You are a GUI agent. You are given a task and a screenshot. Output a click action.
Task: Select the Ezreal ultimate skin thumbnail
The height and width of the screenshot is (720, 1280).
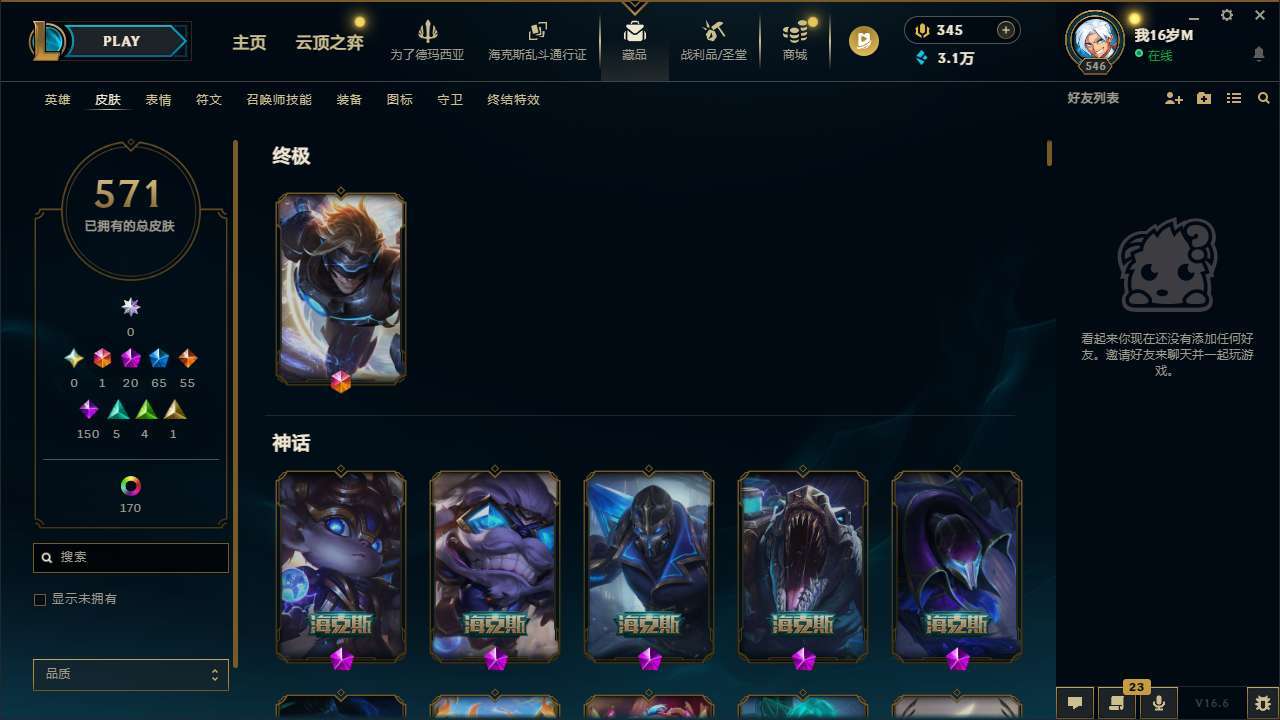[340, 288]
